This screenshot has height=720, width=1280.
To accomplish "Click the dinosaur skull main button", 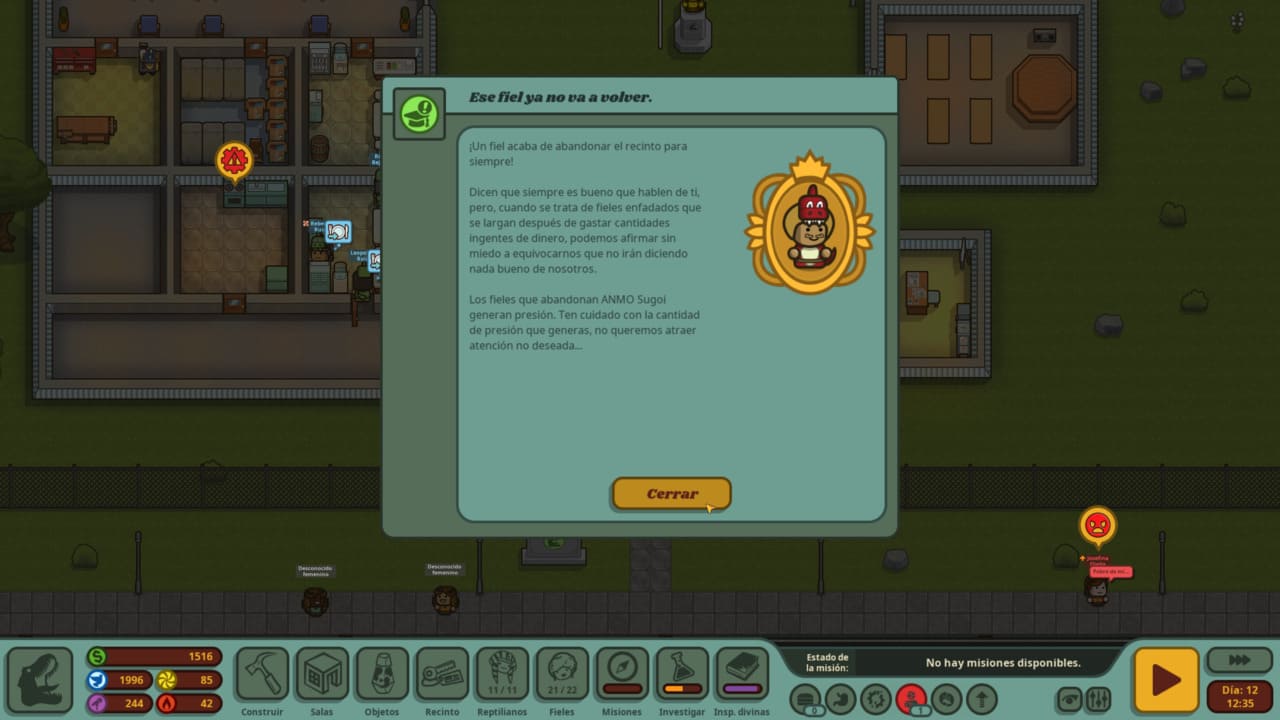I will 40,680.
